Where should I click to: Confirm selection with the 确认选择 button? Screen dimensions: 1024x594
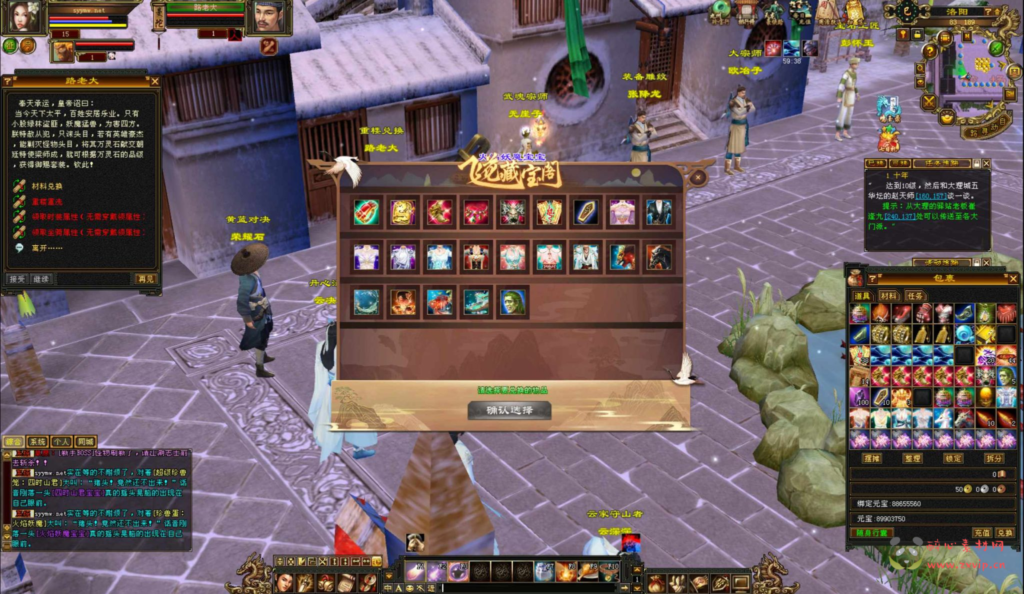point(510,409)
